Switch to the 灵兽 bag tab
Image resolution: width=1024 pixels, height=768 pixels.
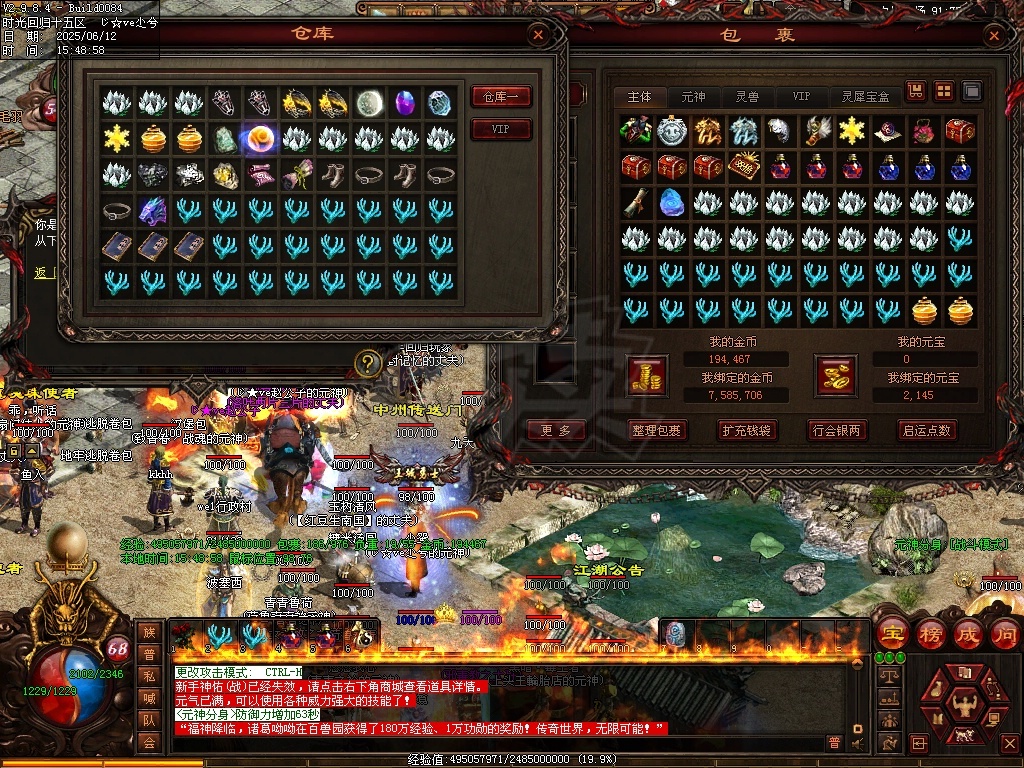[747, 97]
